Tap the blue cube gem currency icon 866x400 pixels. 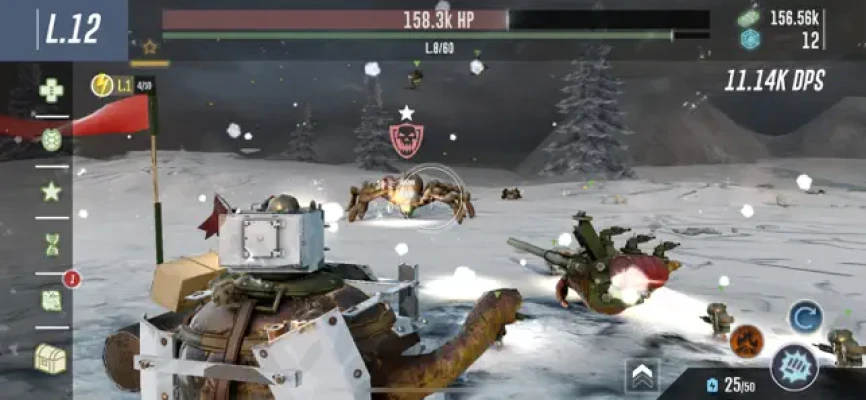[749, 39]
